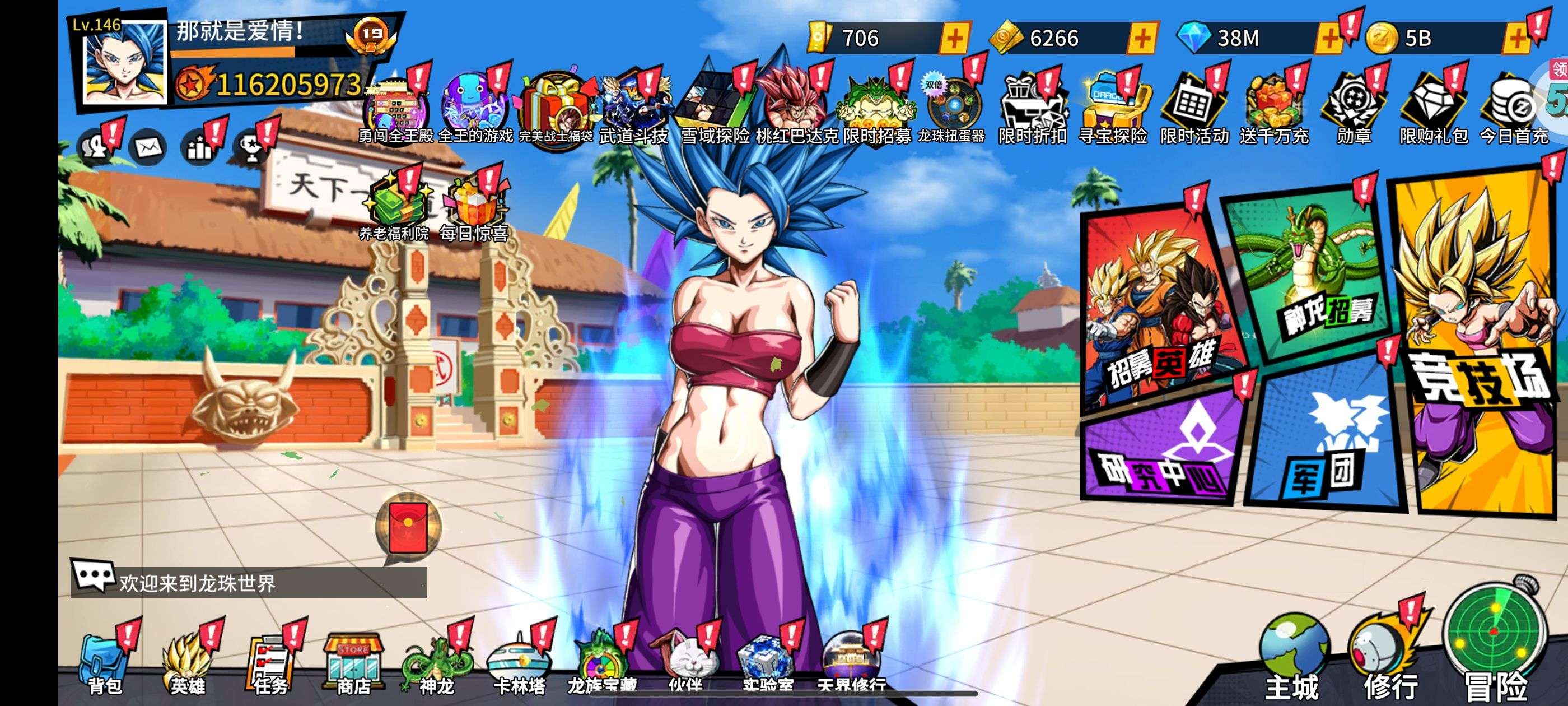Choose the 神龙招募 dragon recruit panel

[1309, 274]
